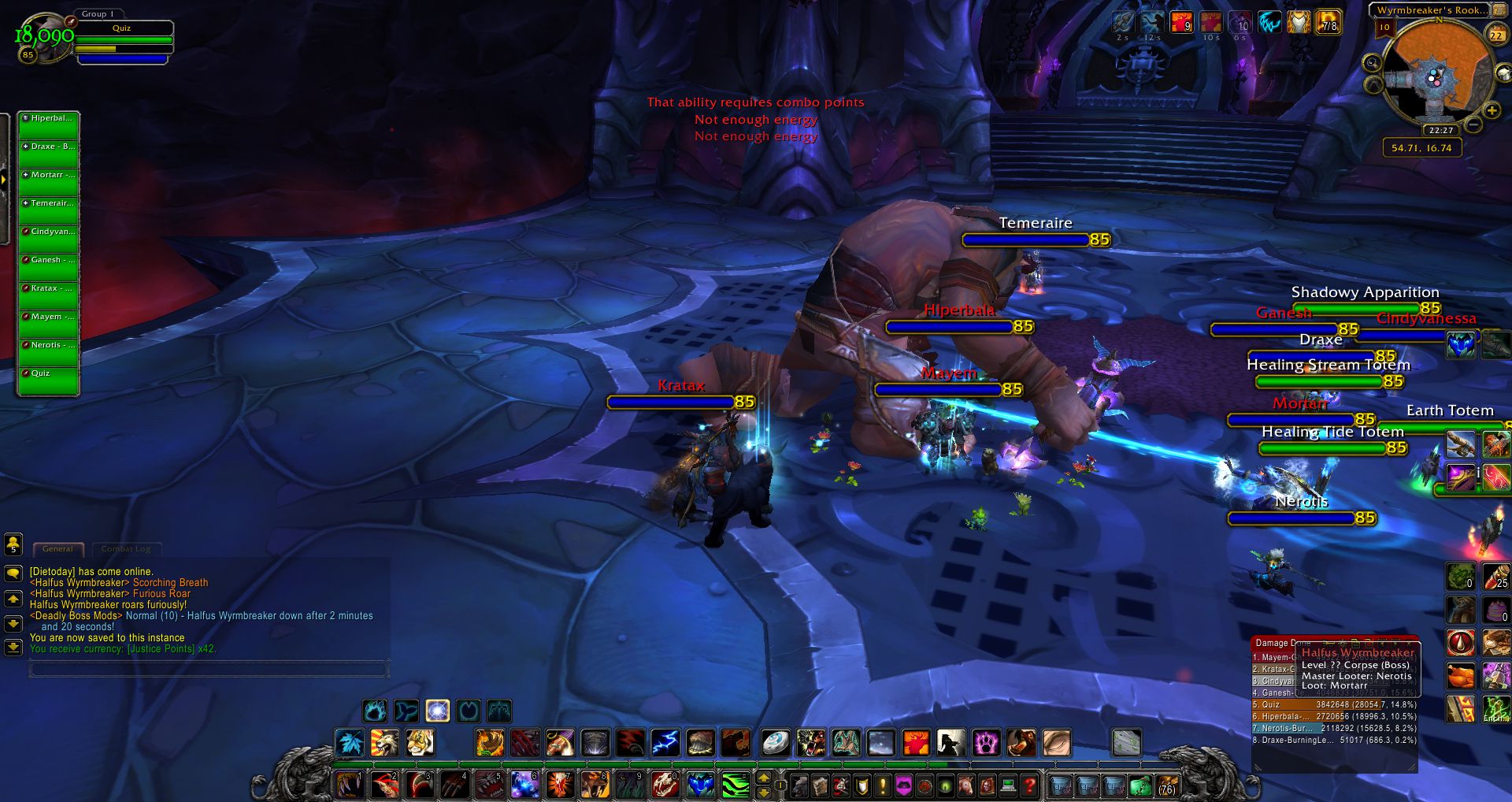Open the backpack showing 76 free slots
The image size is (1512, 802).
pos(1166,785)
